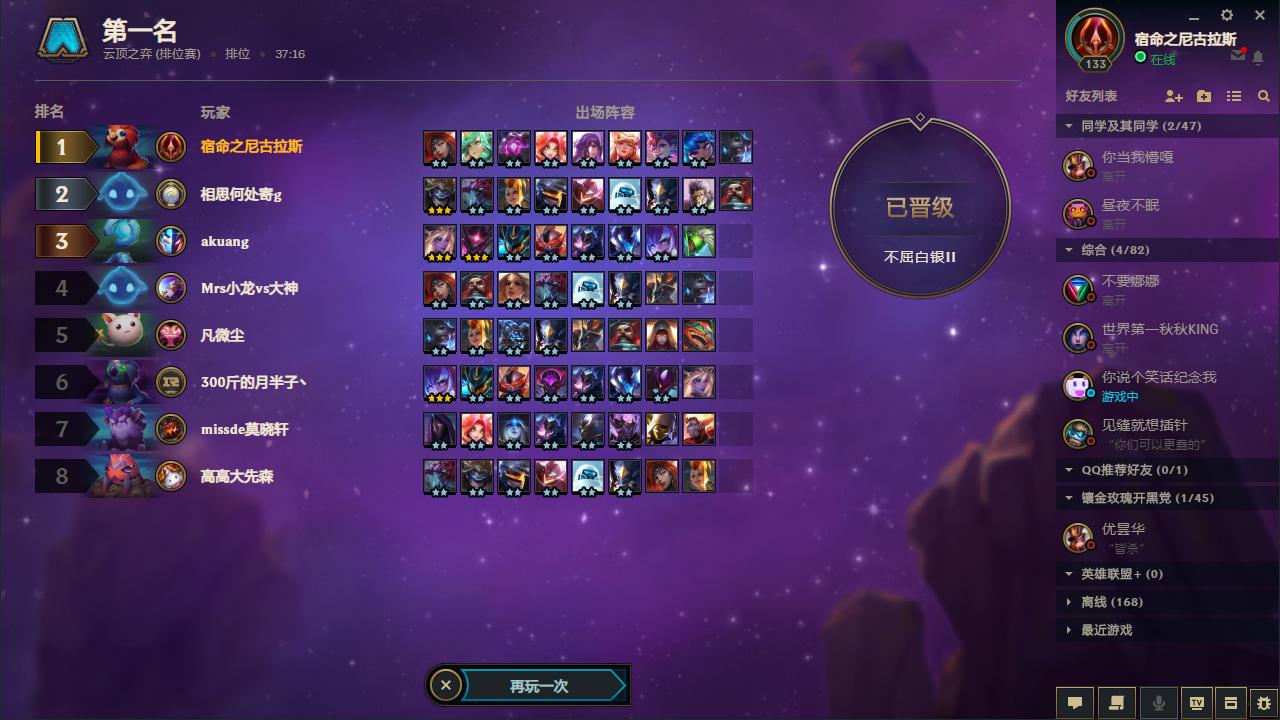Click the 再玩一次 button
The image size is (1280, 720).
[x=540, y=685]
